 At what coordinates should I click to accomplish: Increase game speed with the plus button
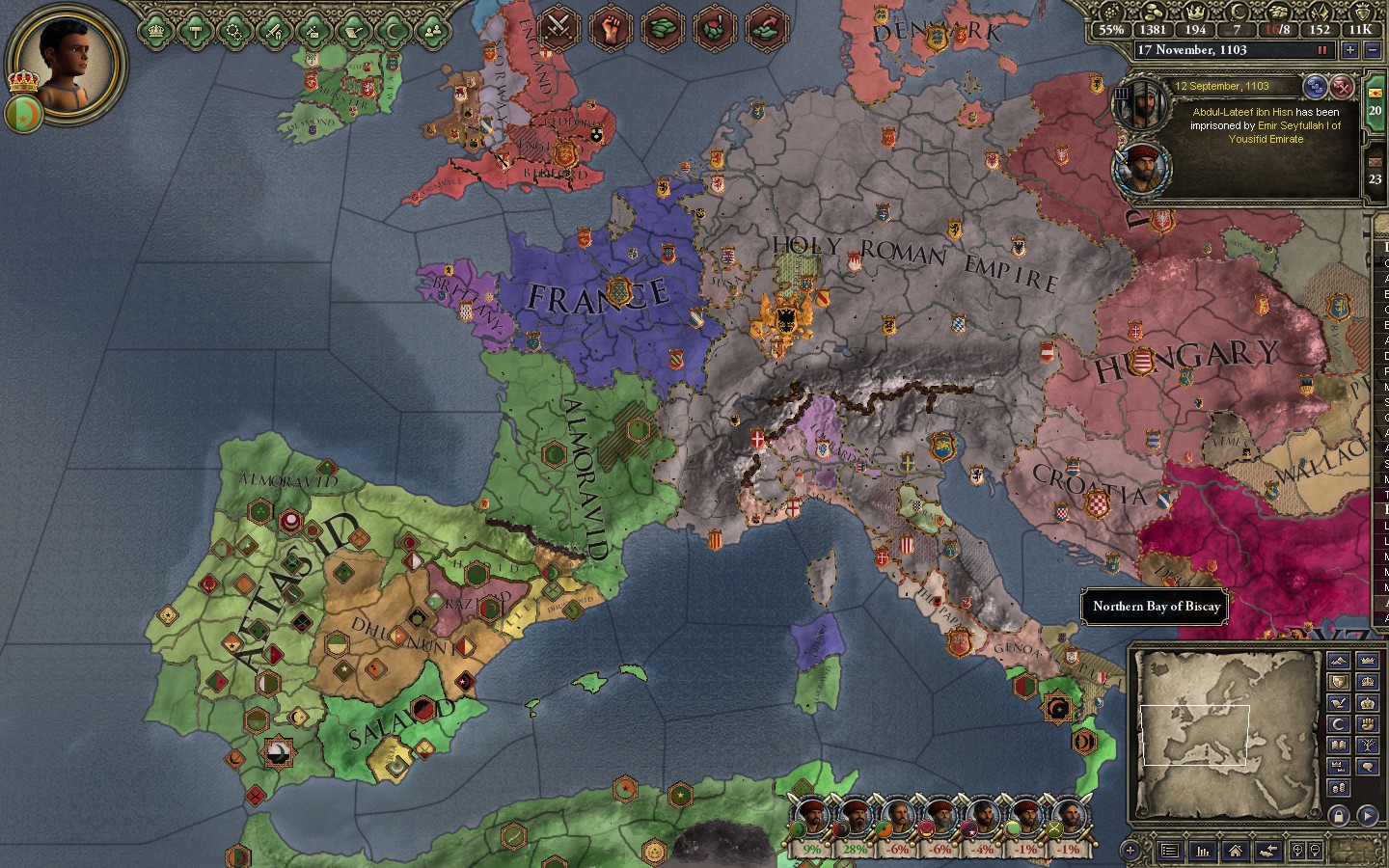1349,50
